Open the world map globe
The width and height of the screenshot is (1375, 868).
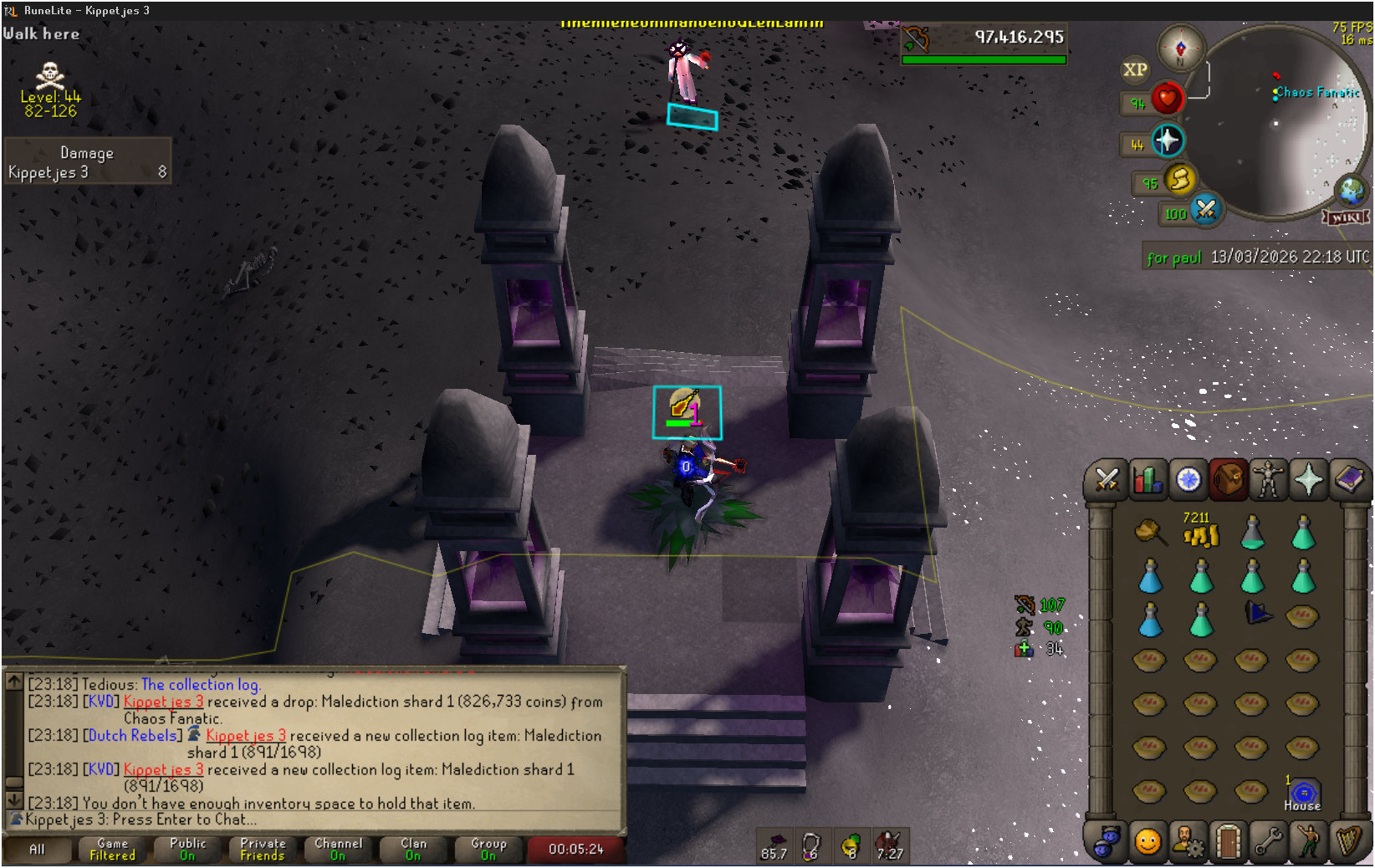[x=1351, y=191]
